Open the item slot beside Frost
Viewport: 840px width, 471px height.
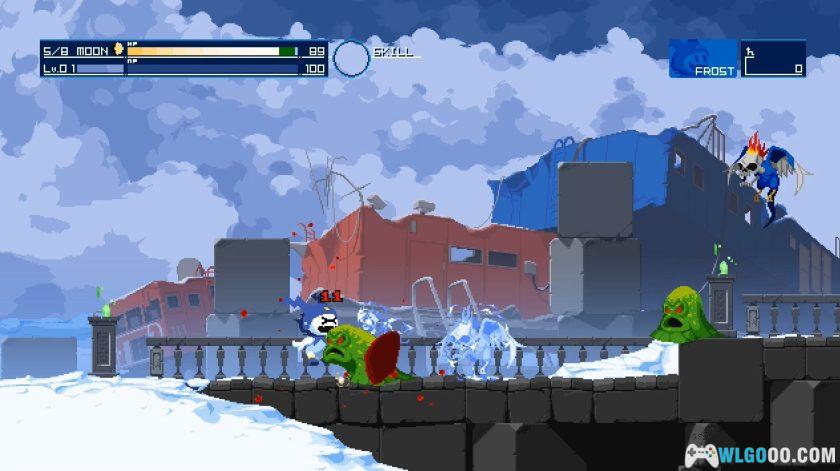pyautogui.click(x=774, y=58)
